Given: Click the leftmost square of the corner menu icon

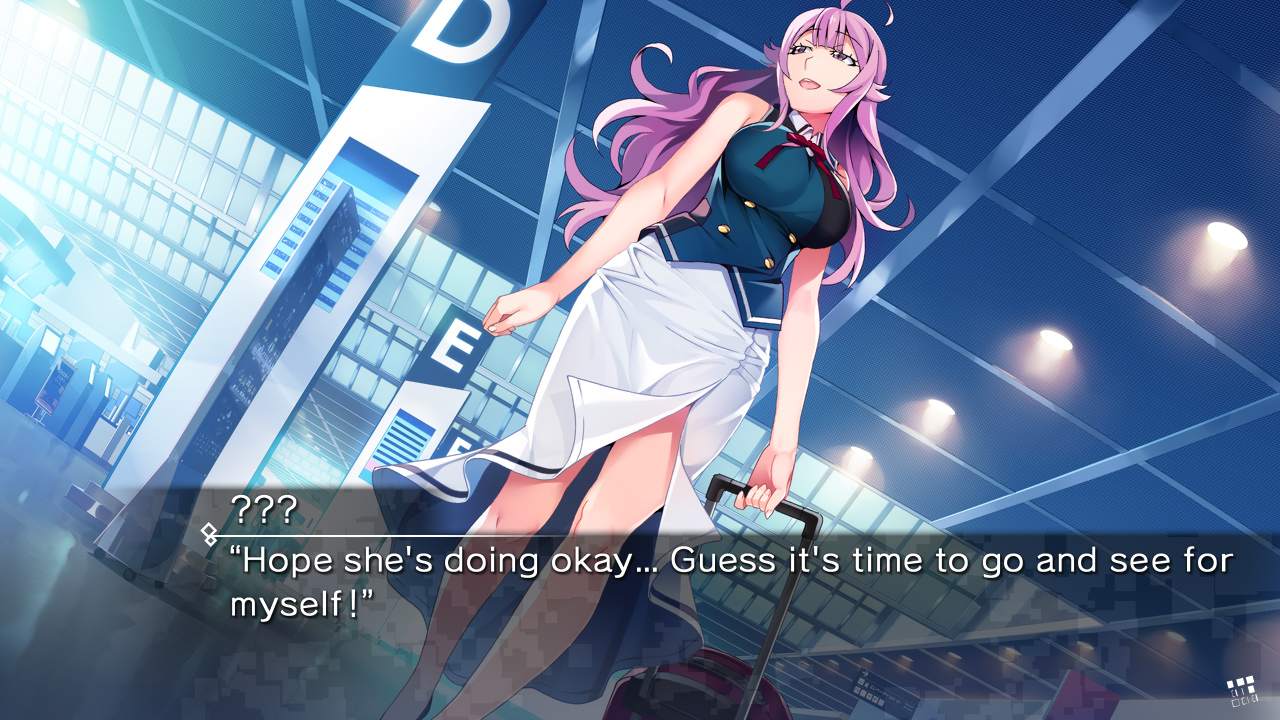Looking at the screenshot, I should pos(1230,684).
